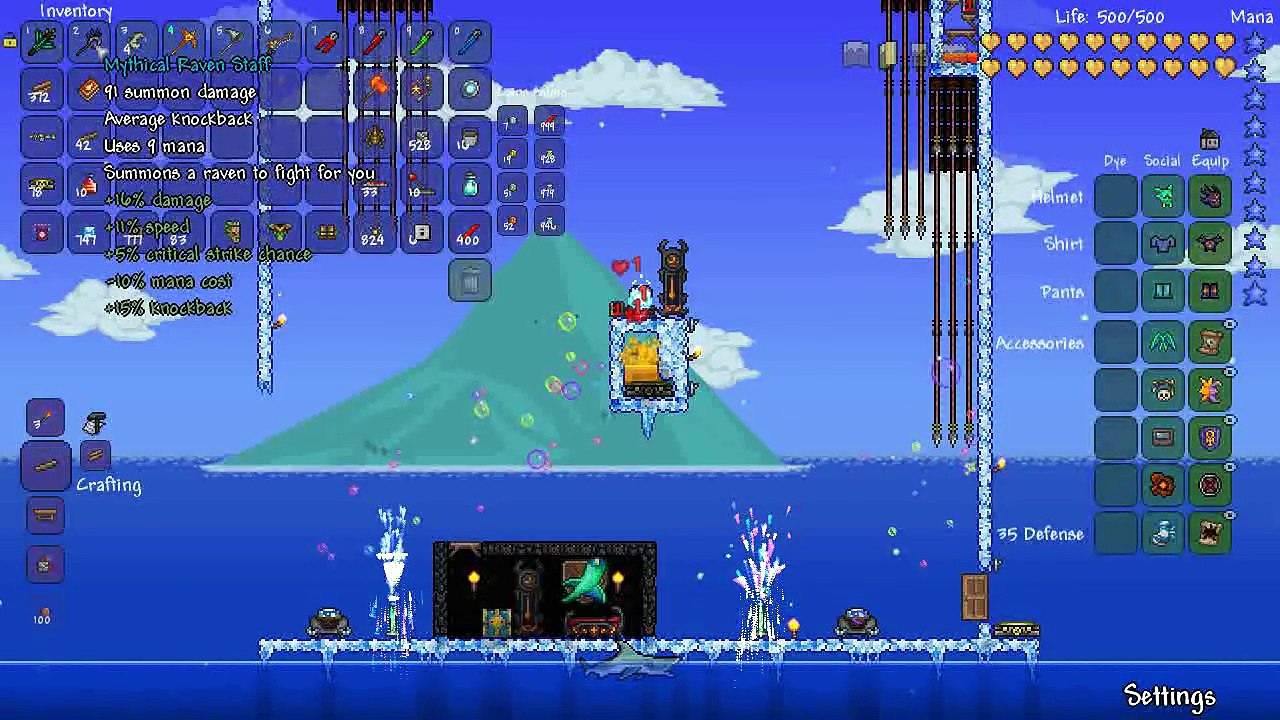Select the magic mirror inventory slot
Image resolution: width=1280 pixels, height=720 pixels.
pyautogui.click(x=470, y=90)
